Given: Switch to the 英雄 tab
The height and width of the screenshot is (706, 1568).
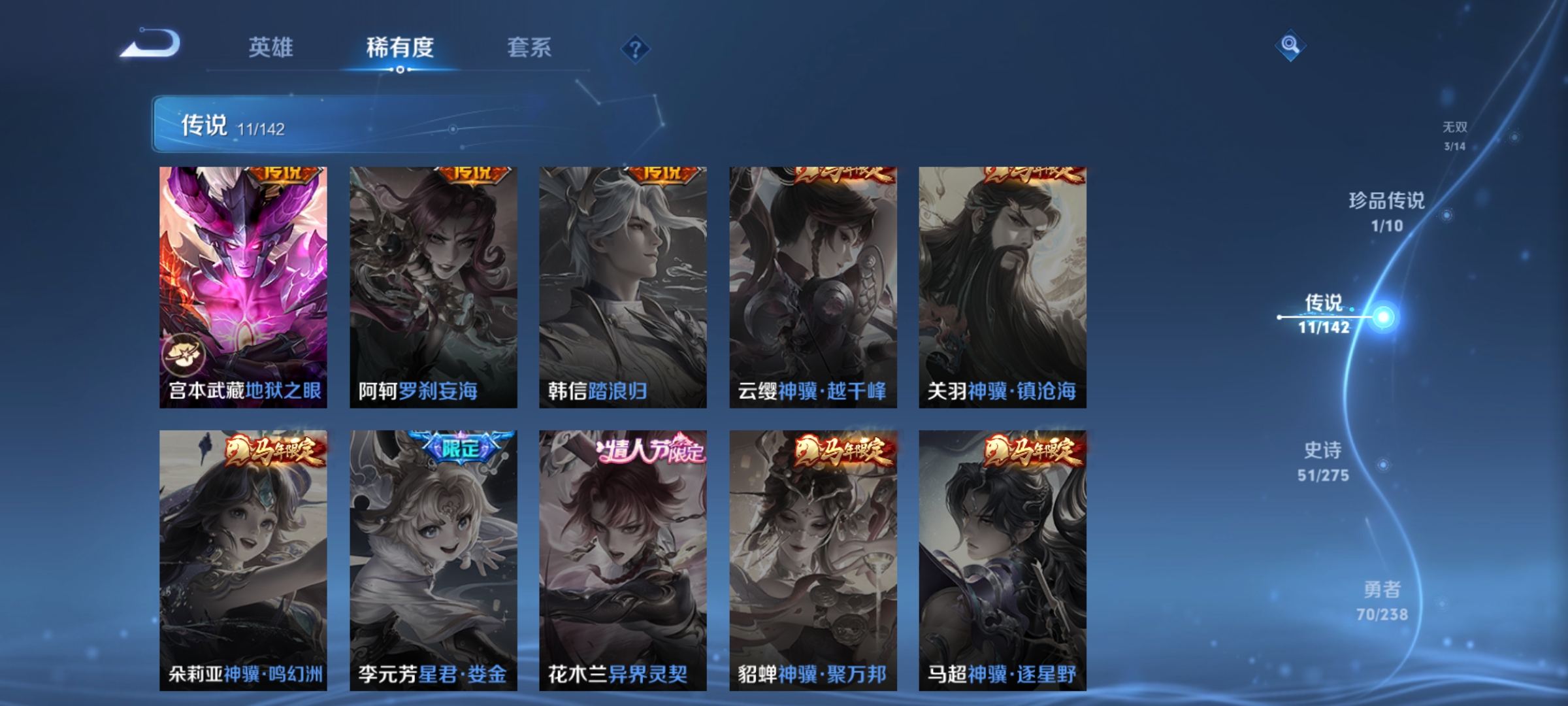Looking at the screenshot, I should click(272, 47).
